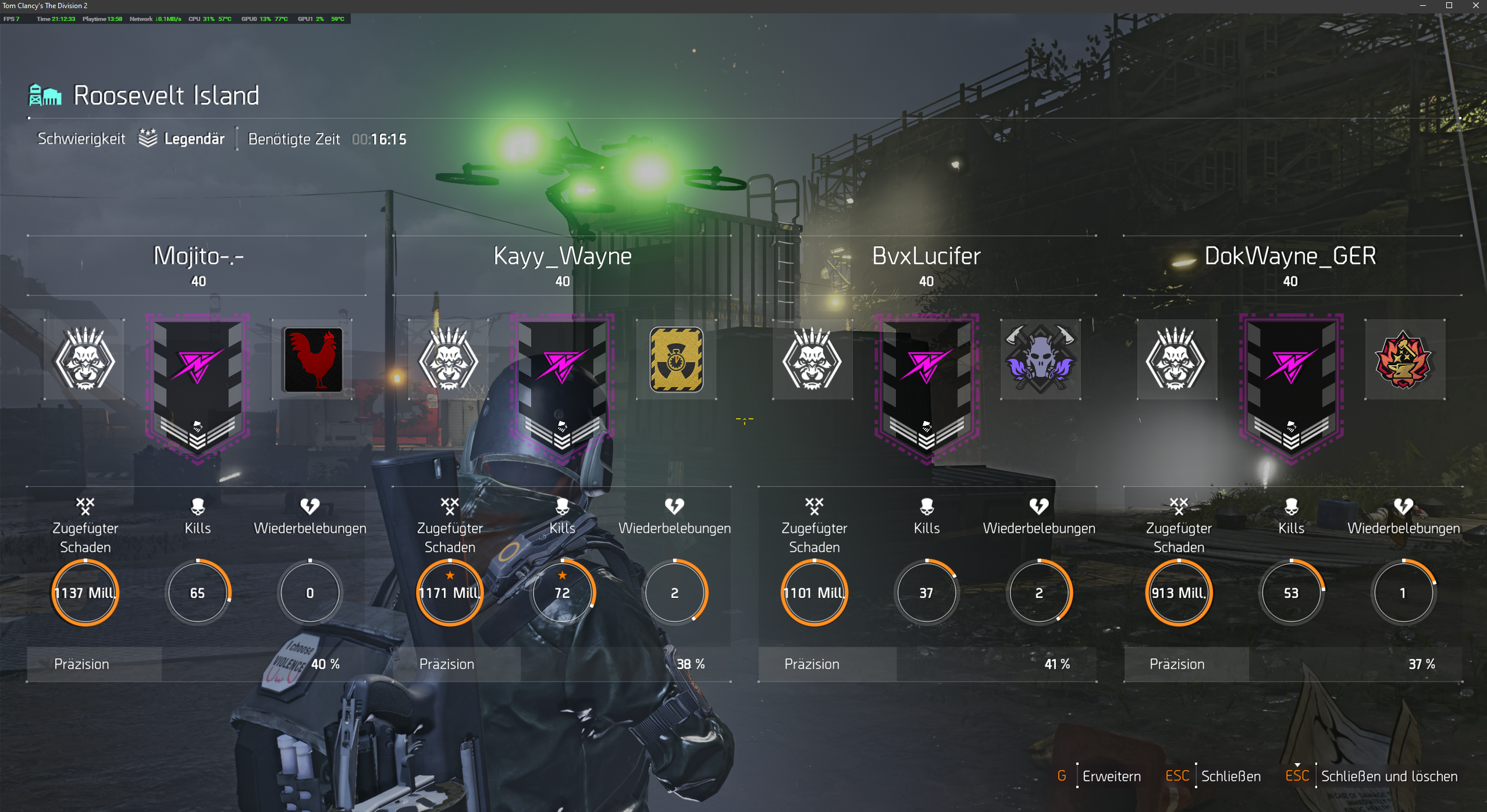Click BvxLucifer's Präzision bar
1487x812 pixels.
[x=927, y=664]
